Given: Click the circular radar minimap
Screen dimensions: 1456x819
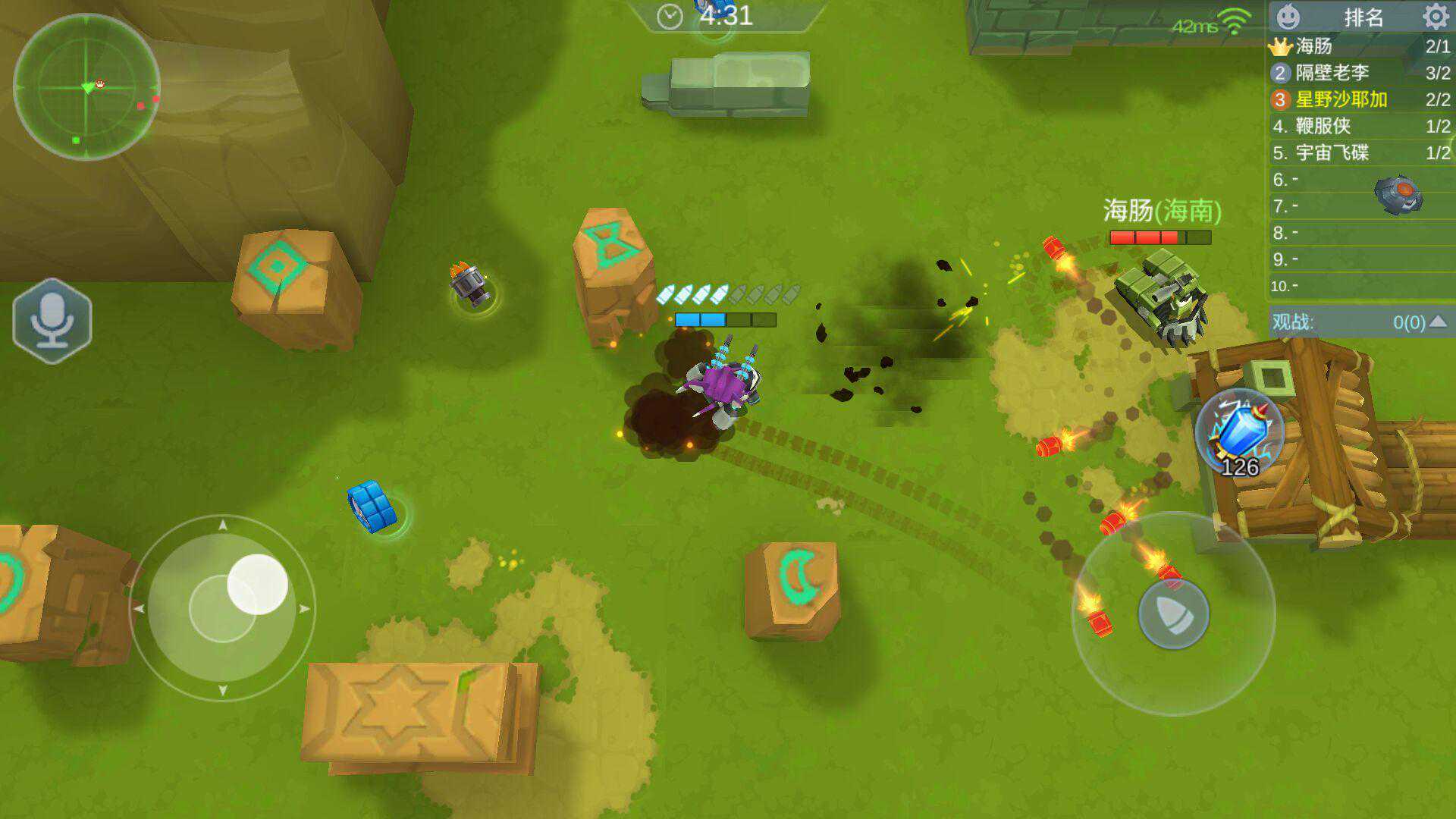Looking at the screenshot, I should click(x=86, y=86).
